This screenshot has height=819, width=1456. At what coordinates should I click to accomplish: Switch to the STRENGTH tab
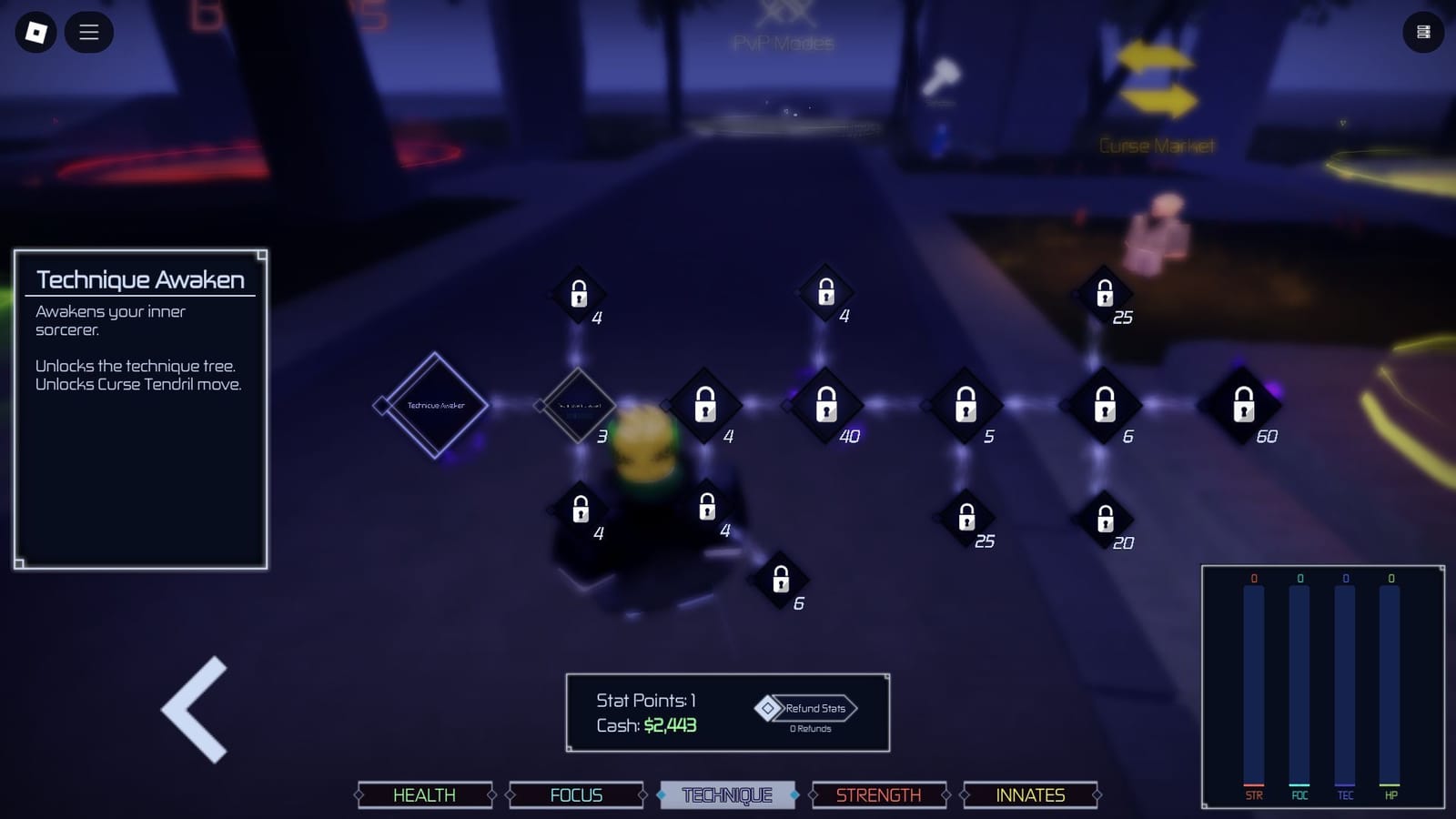coord(877,794)
